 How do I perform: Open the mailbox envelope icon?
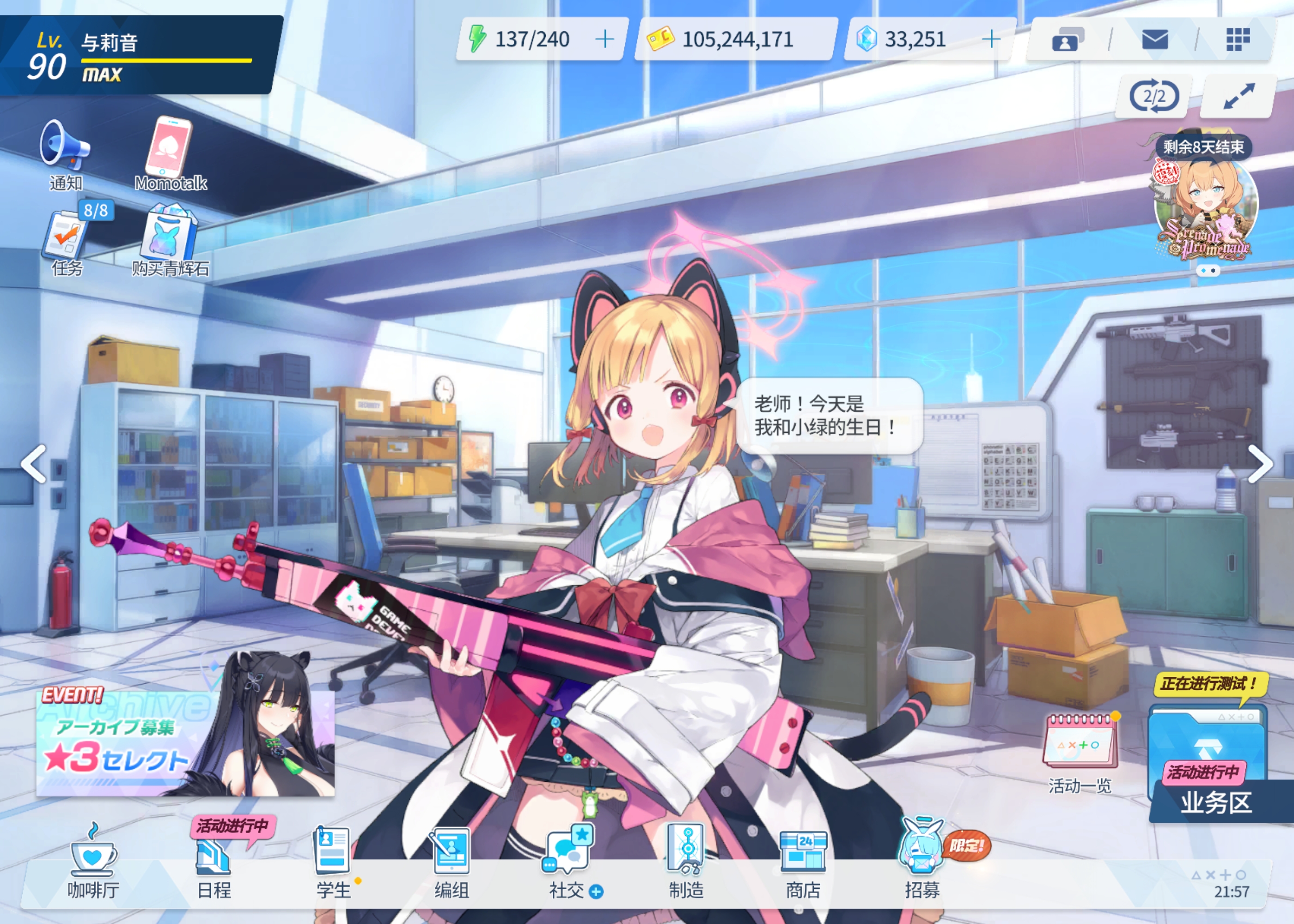(x=1154, y=40)
